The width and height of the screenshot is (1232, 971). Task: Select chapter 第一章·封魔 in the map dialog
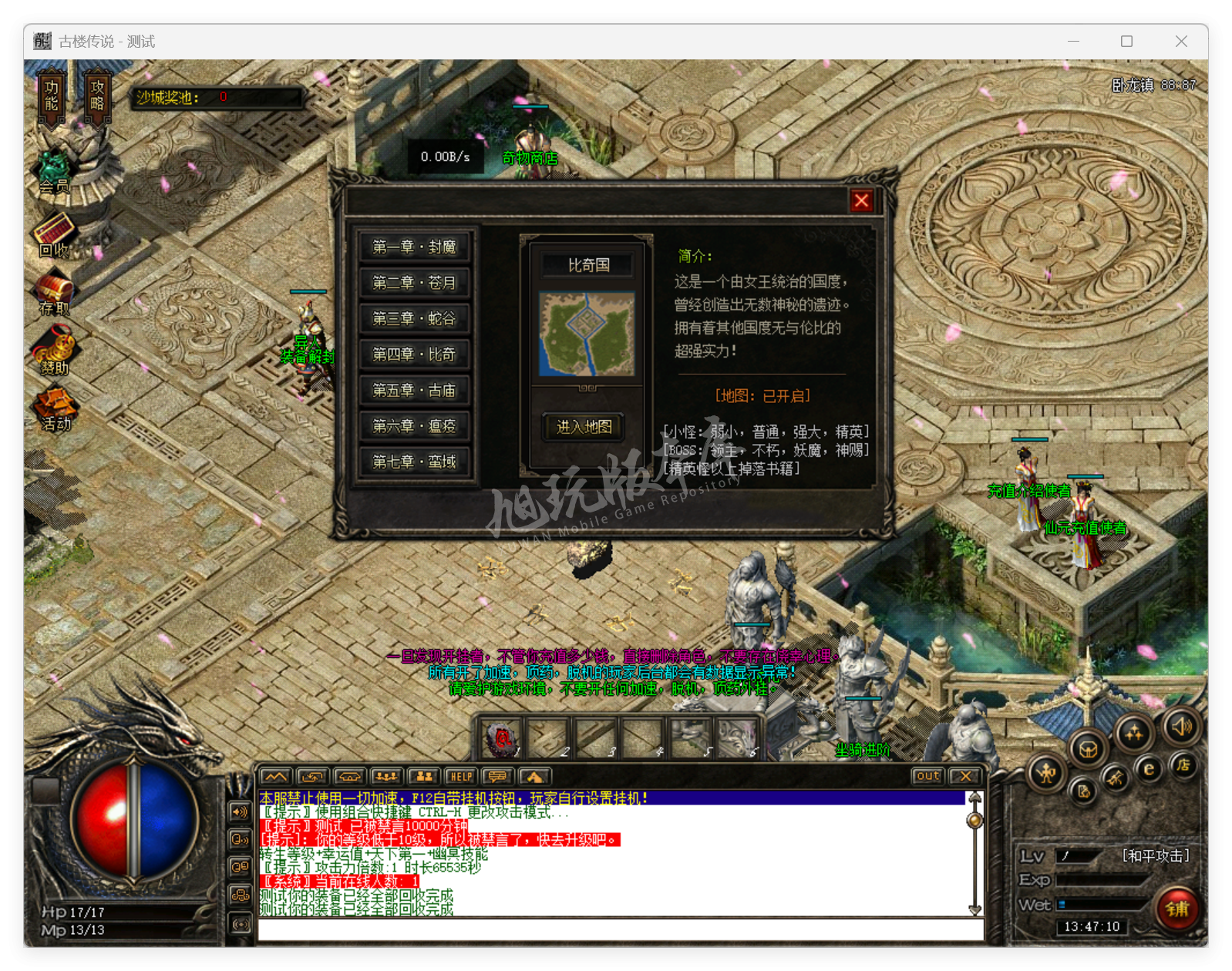coord(415,247)
